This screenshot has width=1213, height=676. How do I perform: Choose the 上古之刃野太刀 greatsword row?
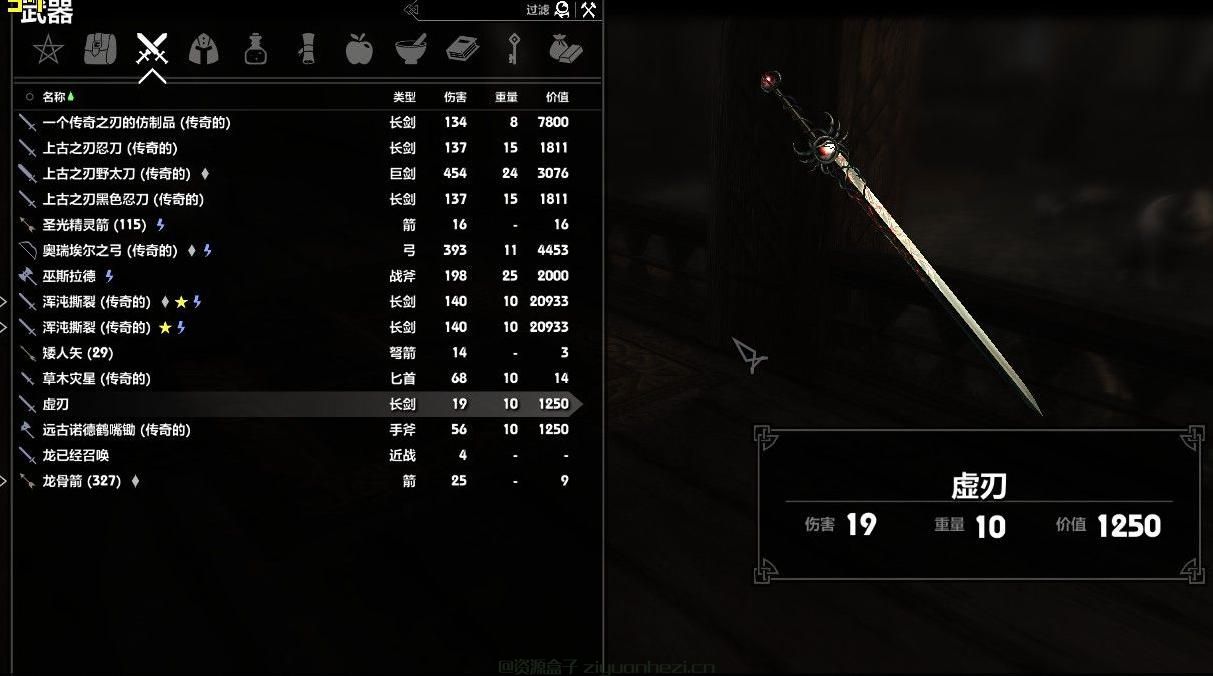point(117,174)
